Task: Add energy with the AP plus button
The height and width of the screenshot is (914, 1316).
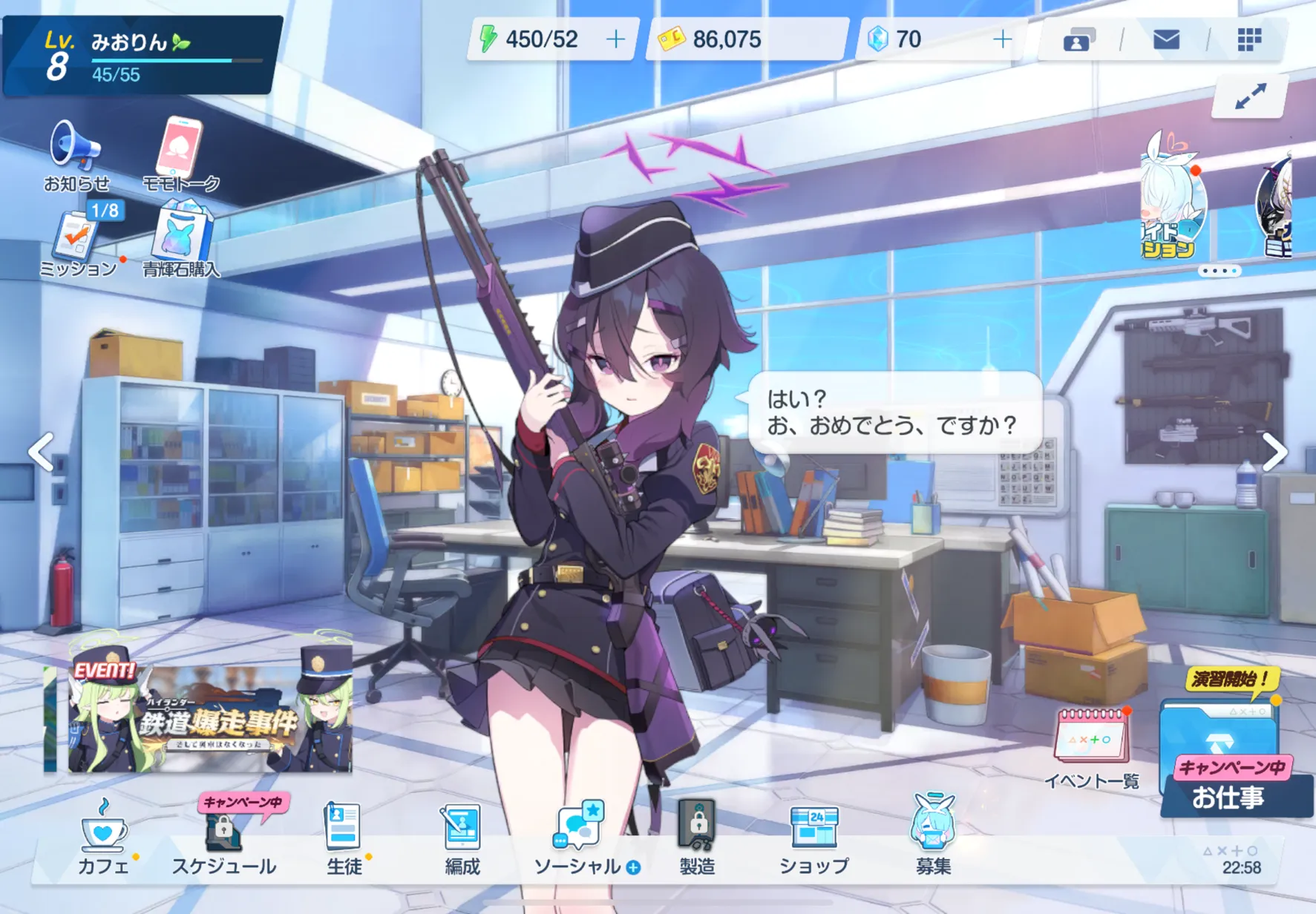Action: pos(615,39)
